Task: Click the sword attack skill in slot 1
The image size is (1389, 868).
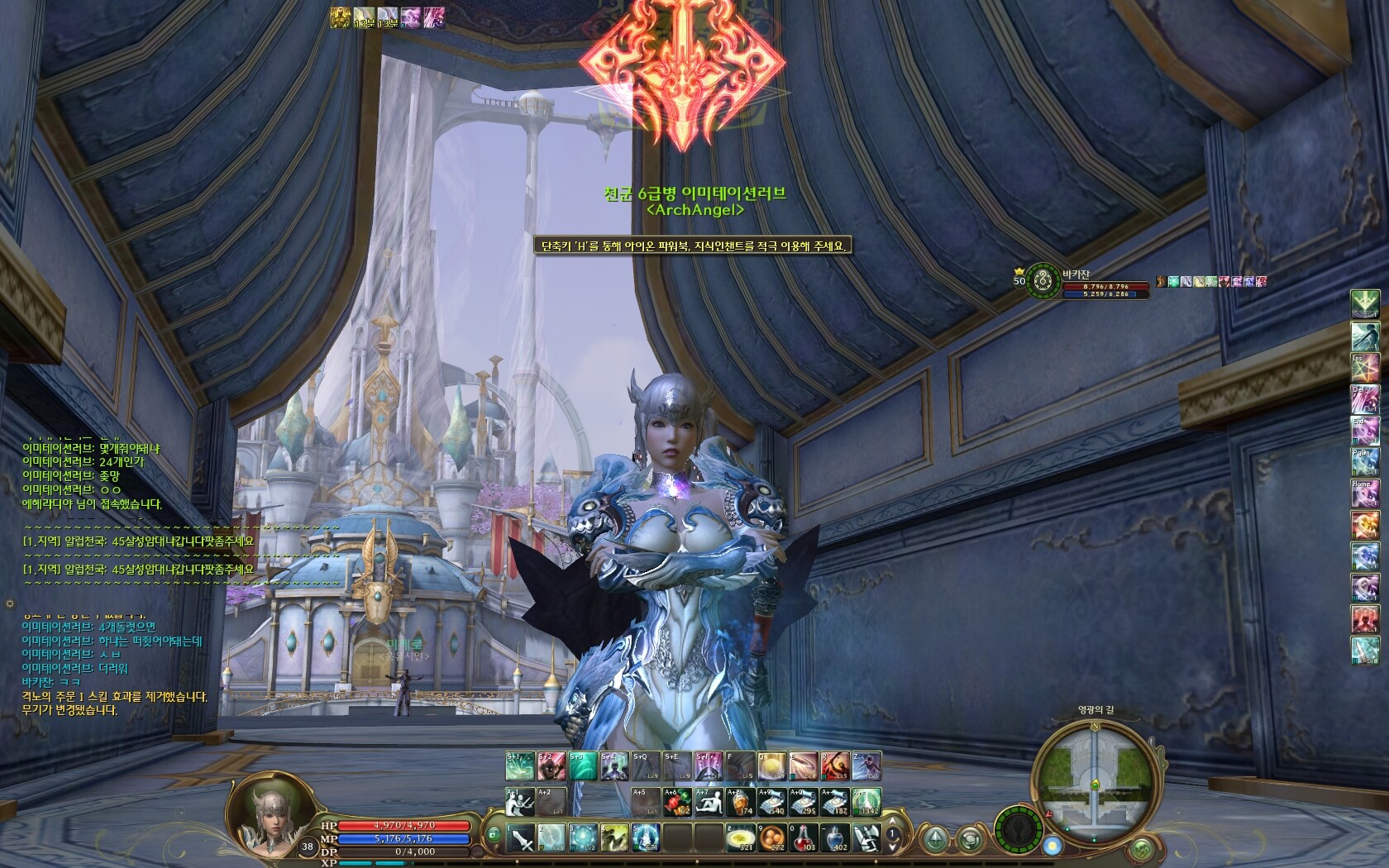Action: click(x=521, y=838)
